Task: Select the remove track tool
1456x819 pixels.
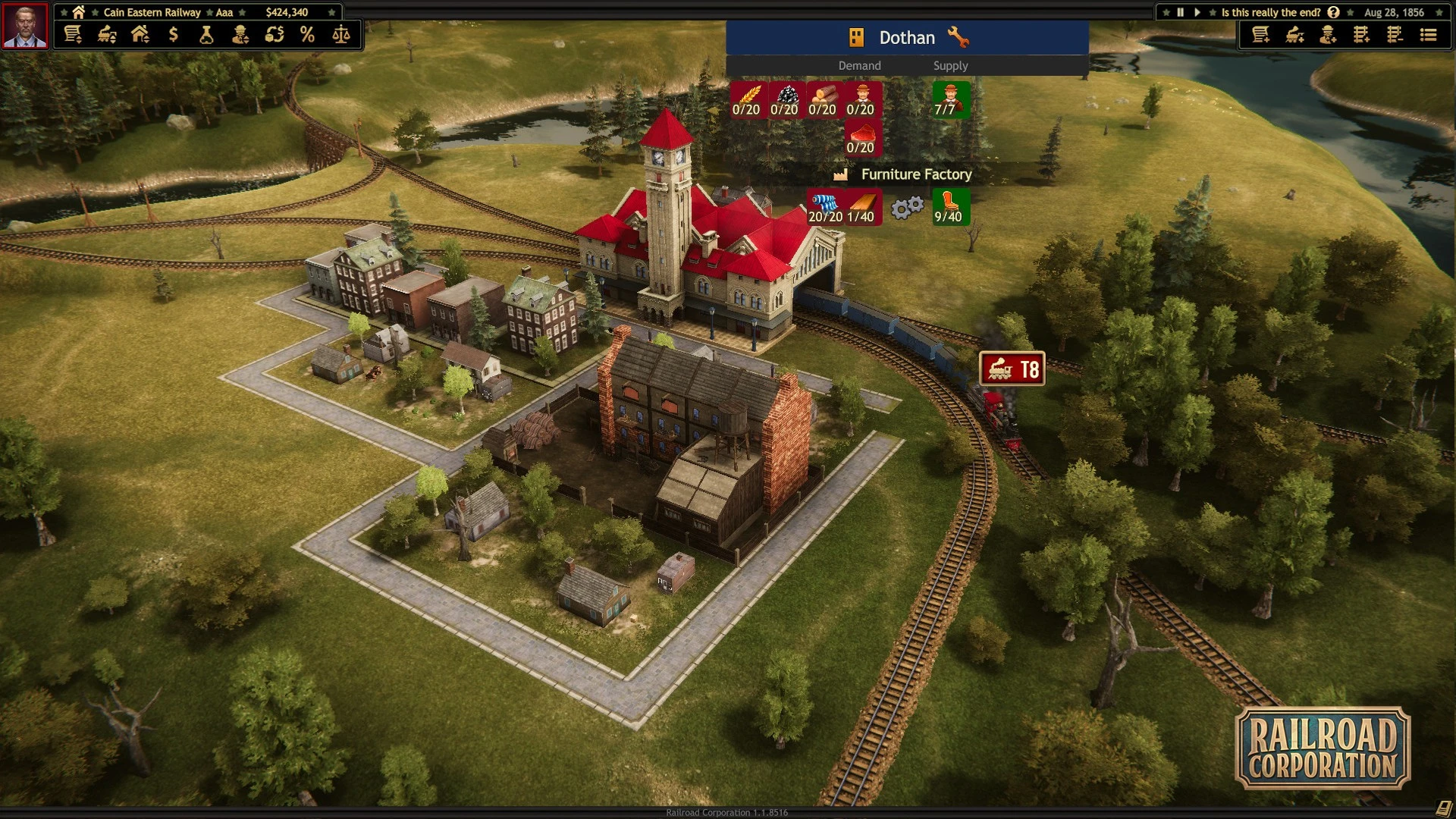Action: coord(1395,35)
